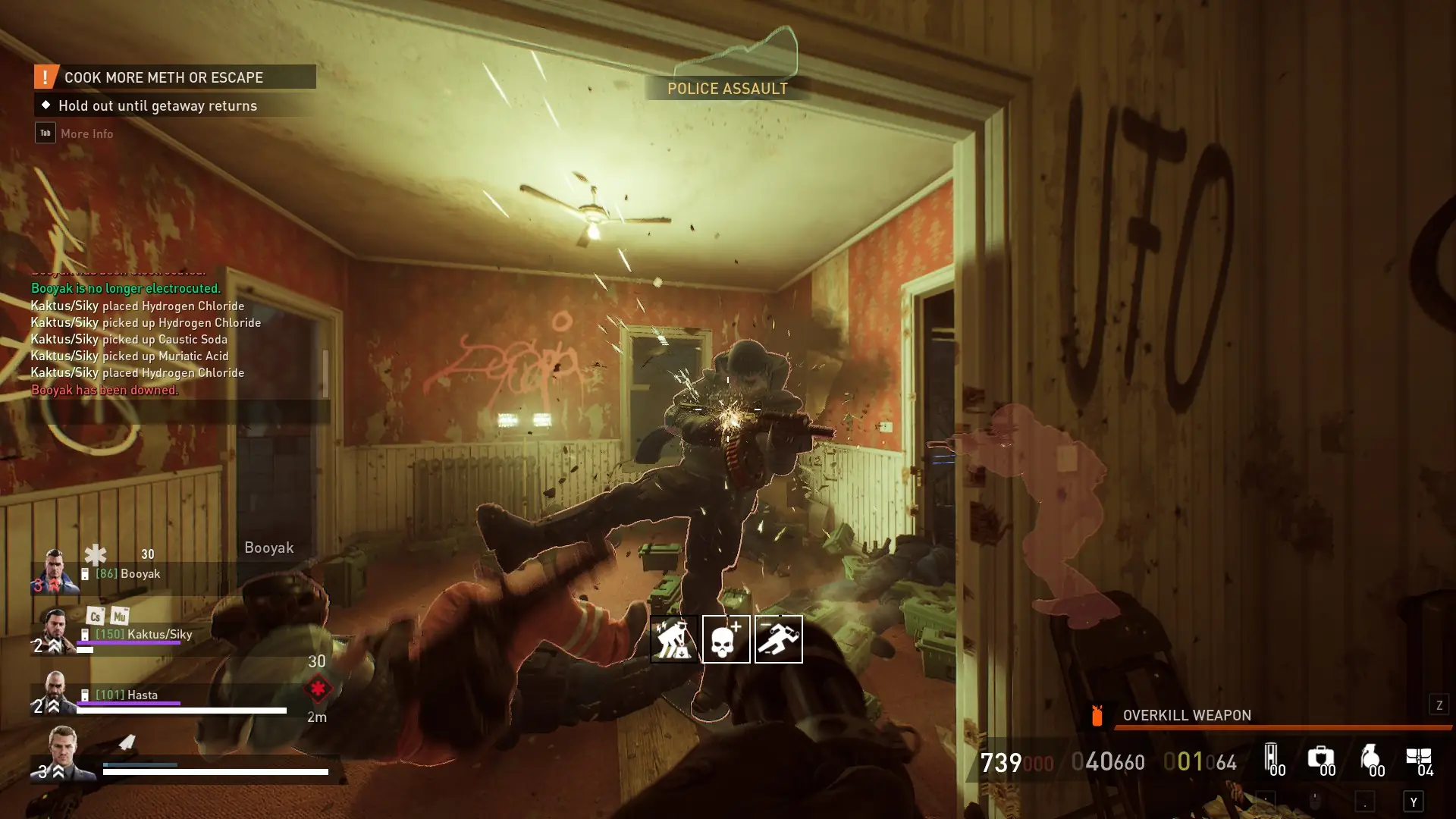
Task: Select Booyak's teammate portrait
Action: (x=55, y=570)
